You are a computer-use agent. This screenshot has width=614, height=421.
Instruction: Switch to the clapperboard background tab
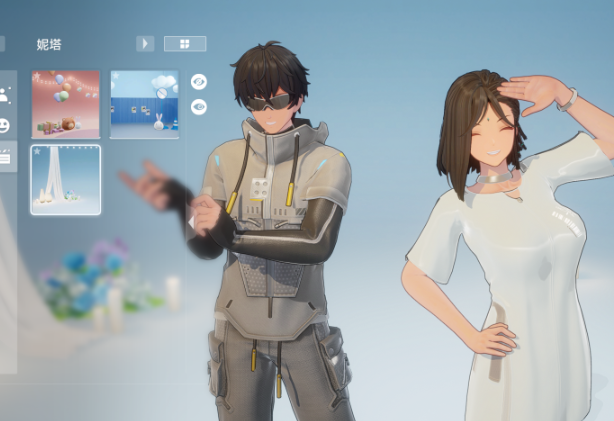pos(5,156)
